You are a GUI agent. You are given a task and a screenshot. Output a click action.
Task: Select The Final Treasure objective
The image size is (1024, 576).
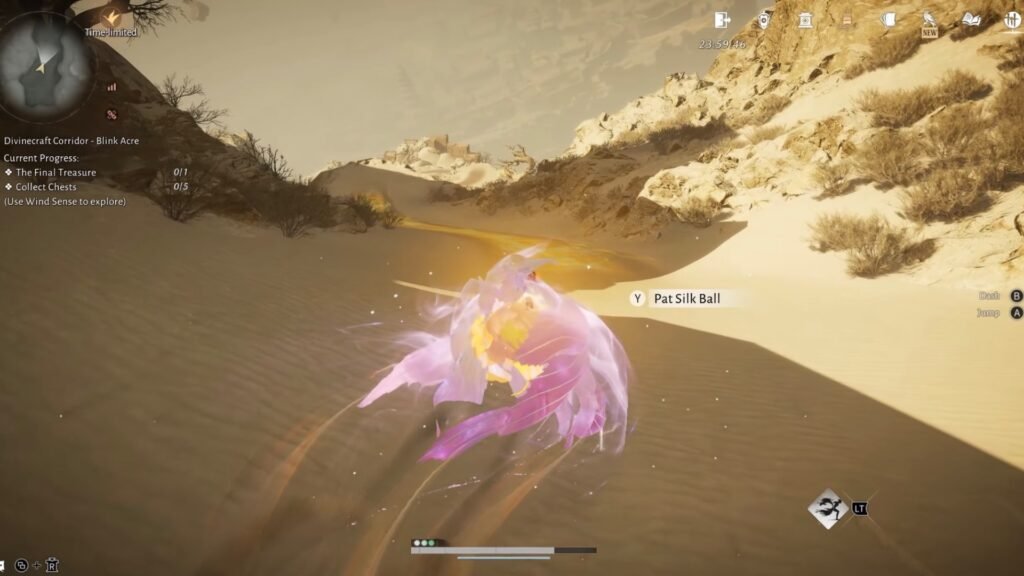(x=56, y=173)
